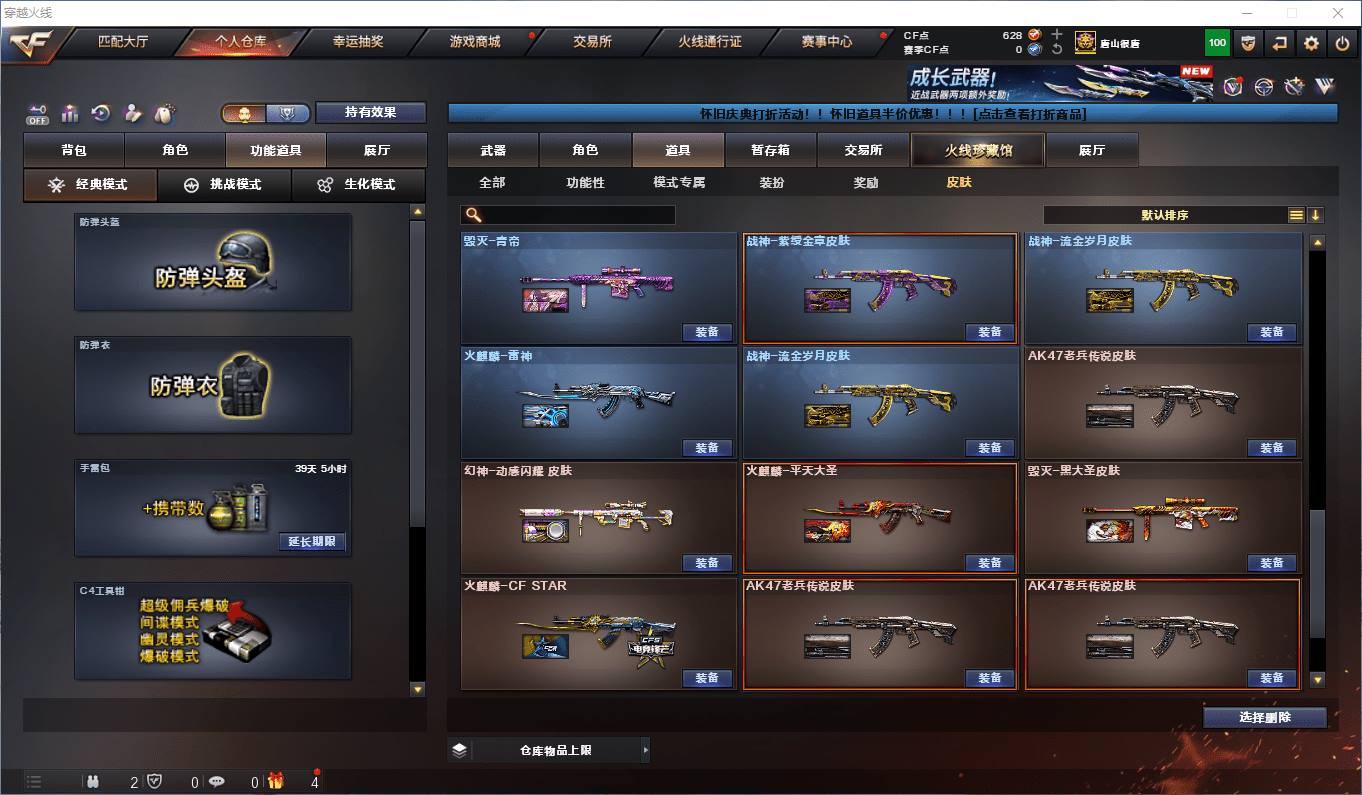Click the 选择删除 button
The height and width of the screenshot is (795, 1362).
(x=1265, y=717)
